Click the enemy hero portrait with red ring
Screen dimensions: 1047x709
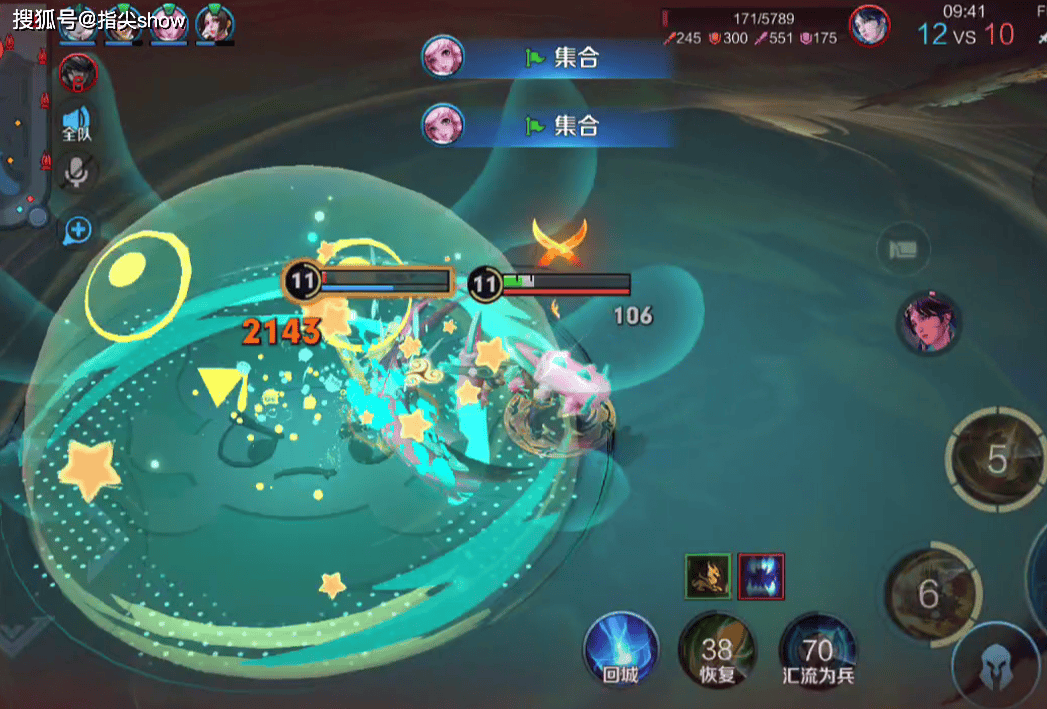point(78,72)
